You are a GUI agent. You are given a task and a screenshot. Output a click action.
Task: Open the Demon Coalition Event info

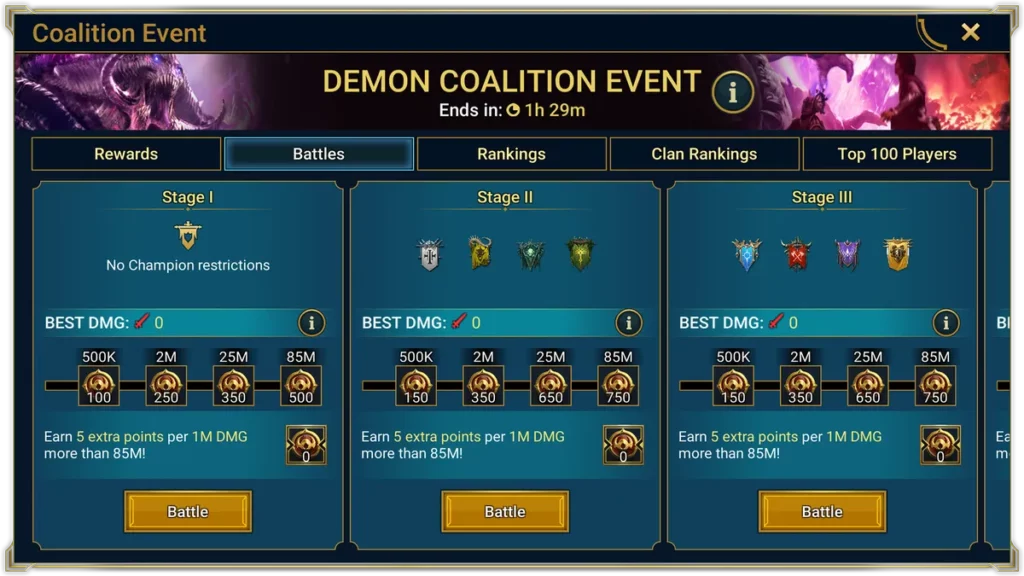coord(732,92)
